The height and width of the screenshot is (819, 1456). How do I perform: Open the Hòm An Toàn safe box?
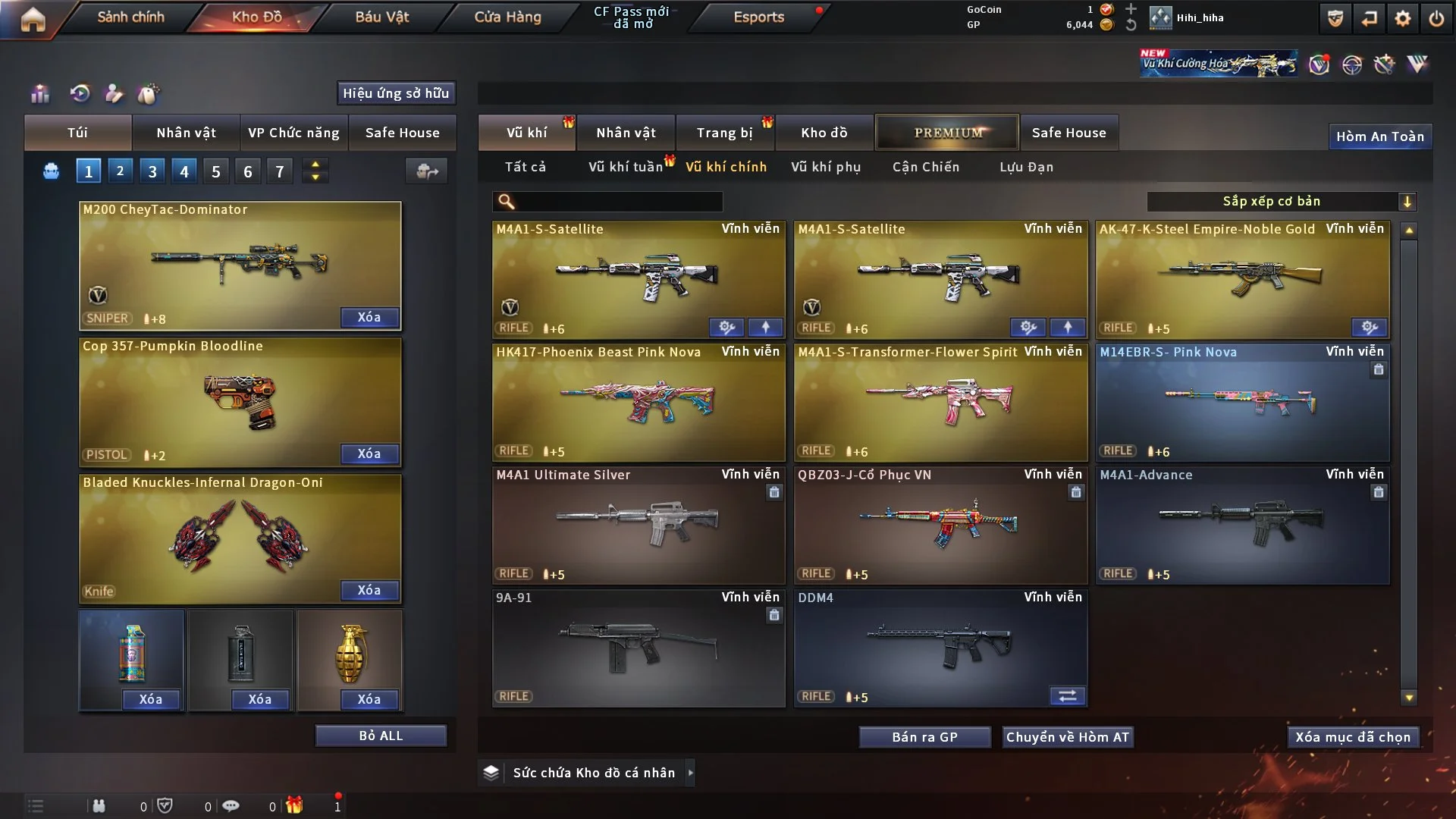(x=1379, y=136)
